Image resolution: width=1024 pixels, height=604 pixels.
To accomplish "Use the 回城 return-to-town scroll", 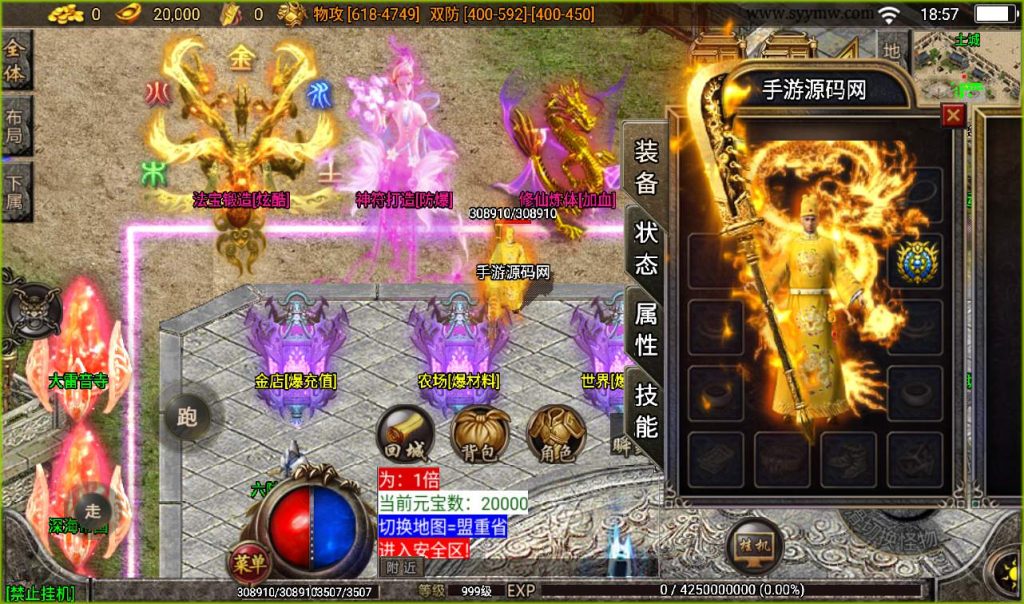I will point(403,434).
